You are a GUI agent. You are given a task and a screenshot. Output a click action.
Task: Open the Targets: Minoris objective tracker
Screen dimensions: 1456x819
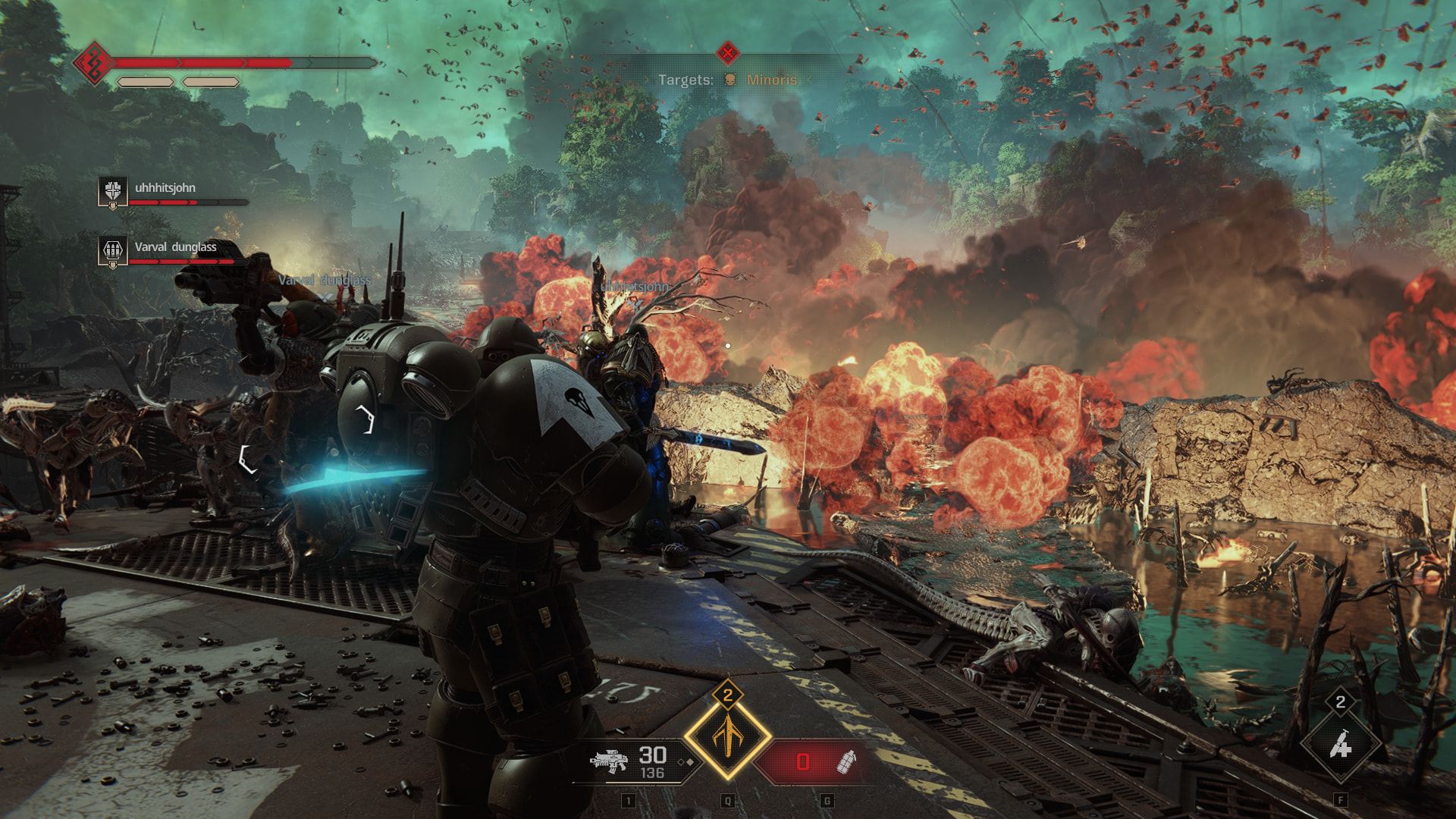(x=726, y=80)
